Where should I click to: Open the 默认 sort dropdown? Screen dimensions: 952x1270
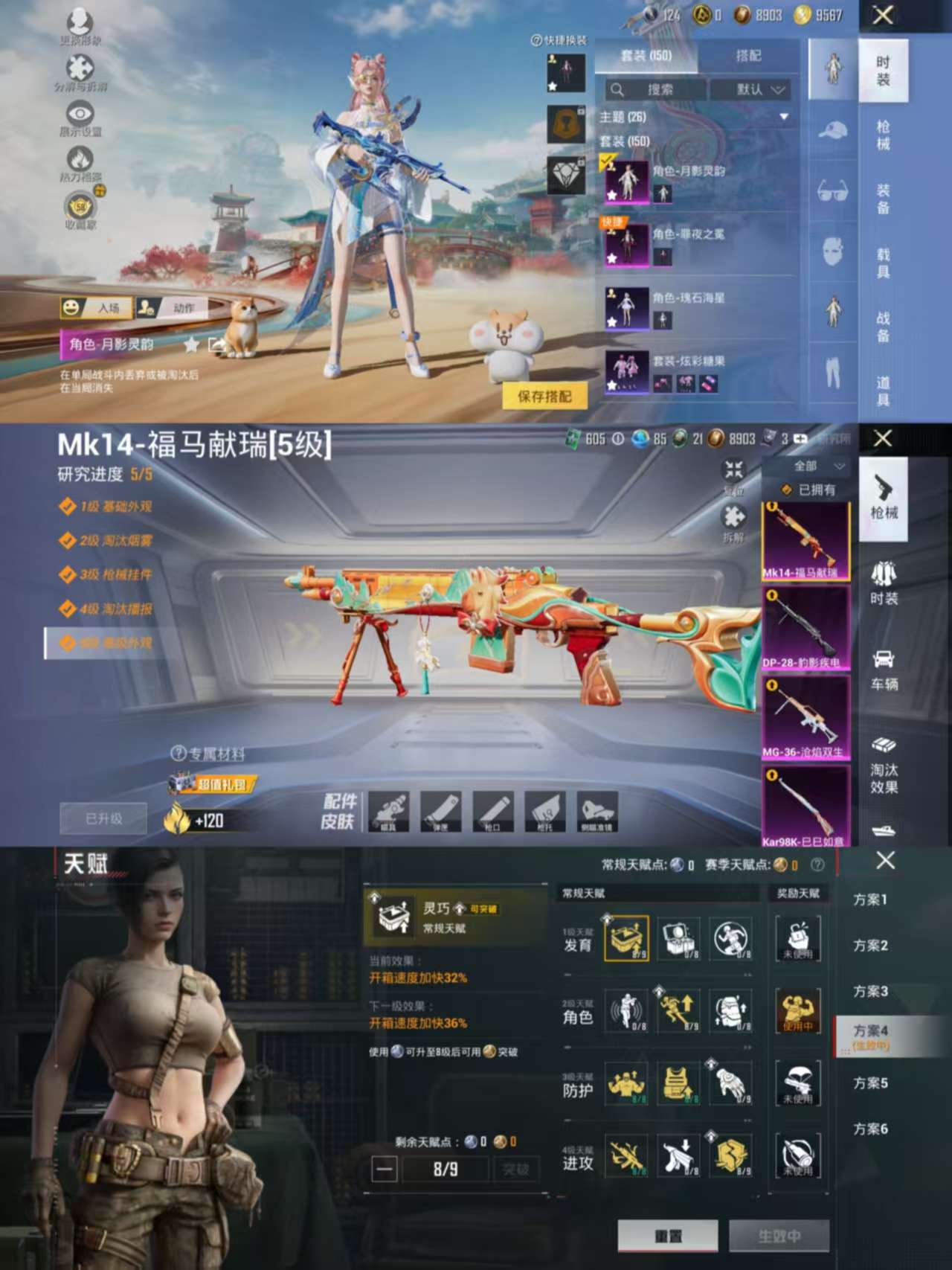(750, 90)
